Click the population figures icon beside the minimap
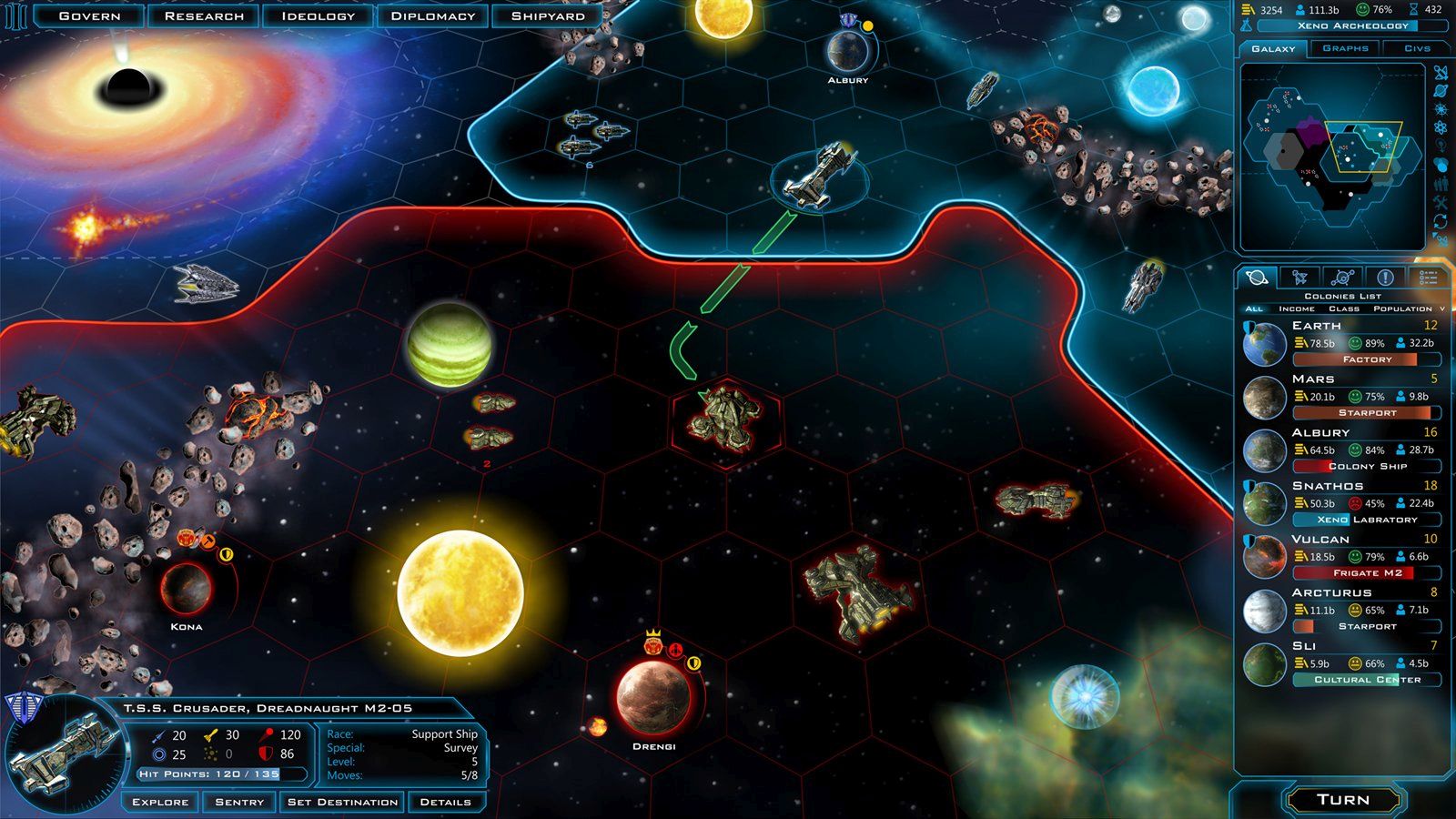The height and width of the screenshot is (819, 1456). [1441, 182]
